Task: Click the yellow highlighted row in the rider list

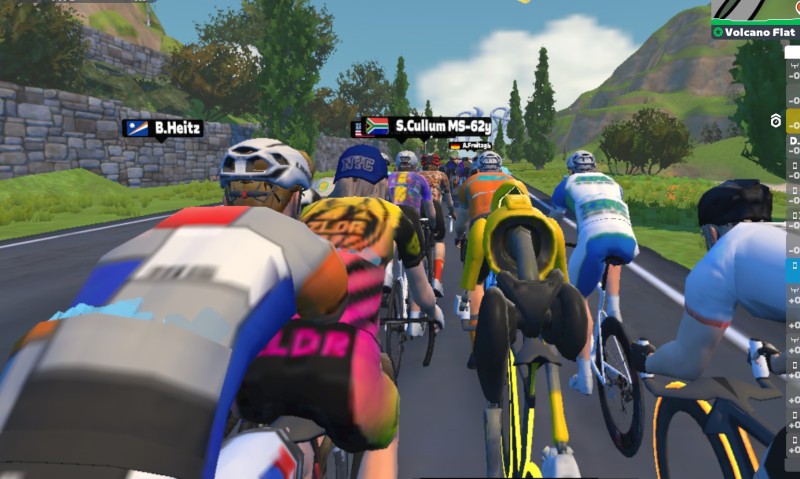Action: pyautogui.click(x=793, y=121)
